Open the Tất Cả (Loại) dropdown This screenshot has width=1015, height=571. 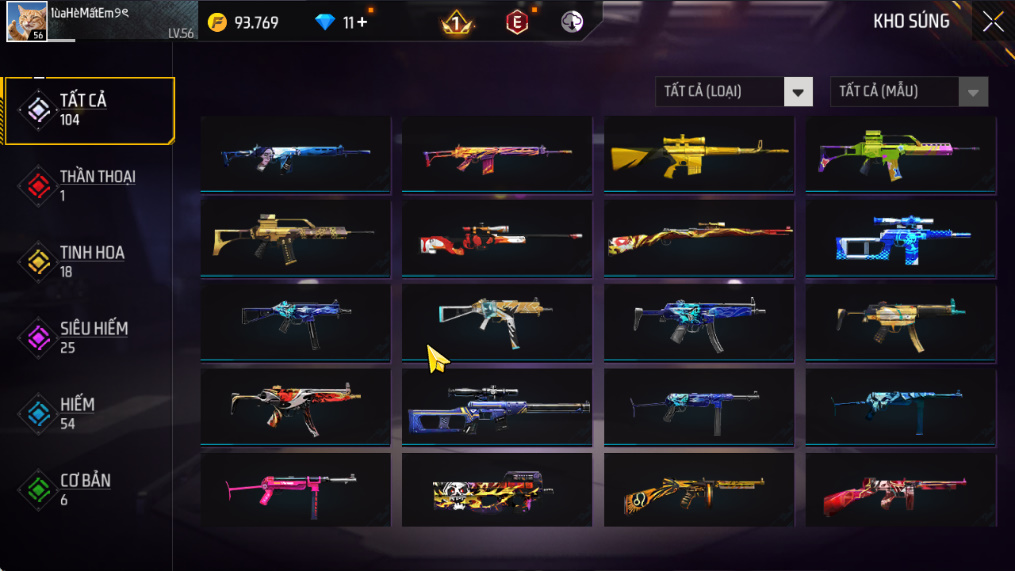coord(734,92)
